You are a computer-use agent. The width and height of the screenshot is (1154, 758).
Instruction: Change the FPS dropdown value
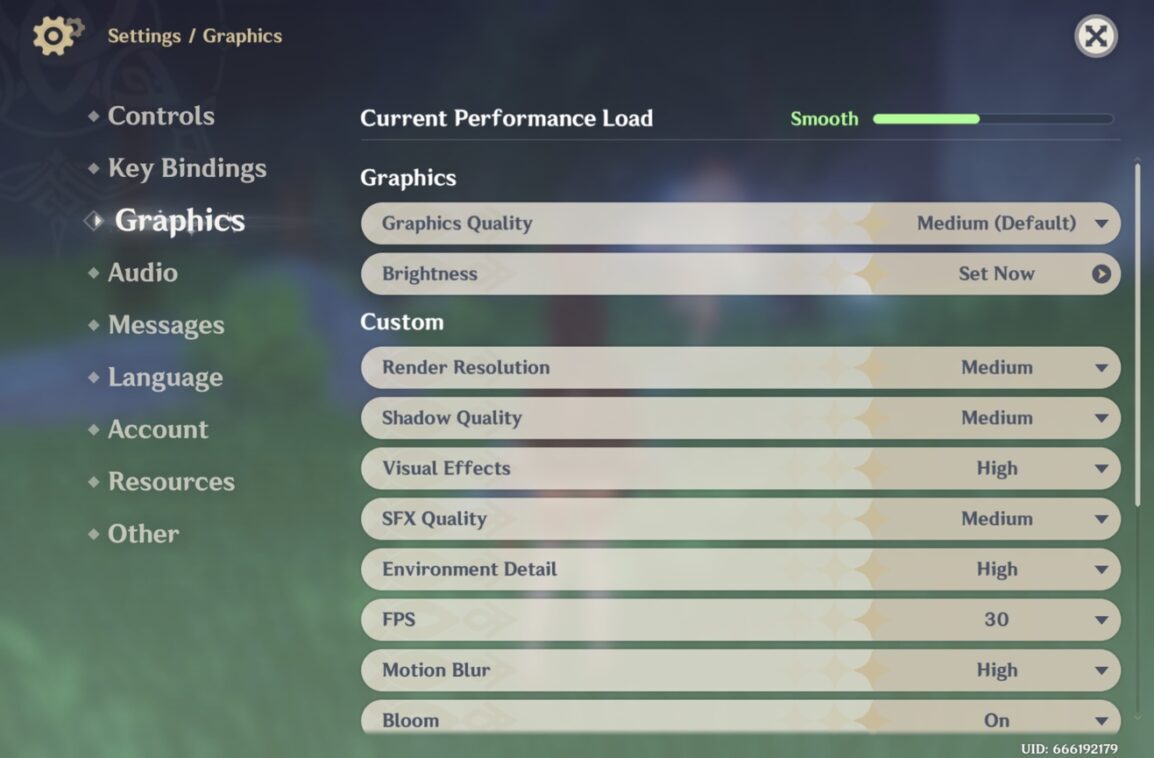coord(1010,620)
